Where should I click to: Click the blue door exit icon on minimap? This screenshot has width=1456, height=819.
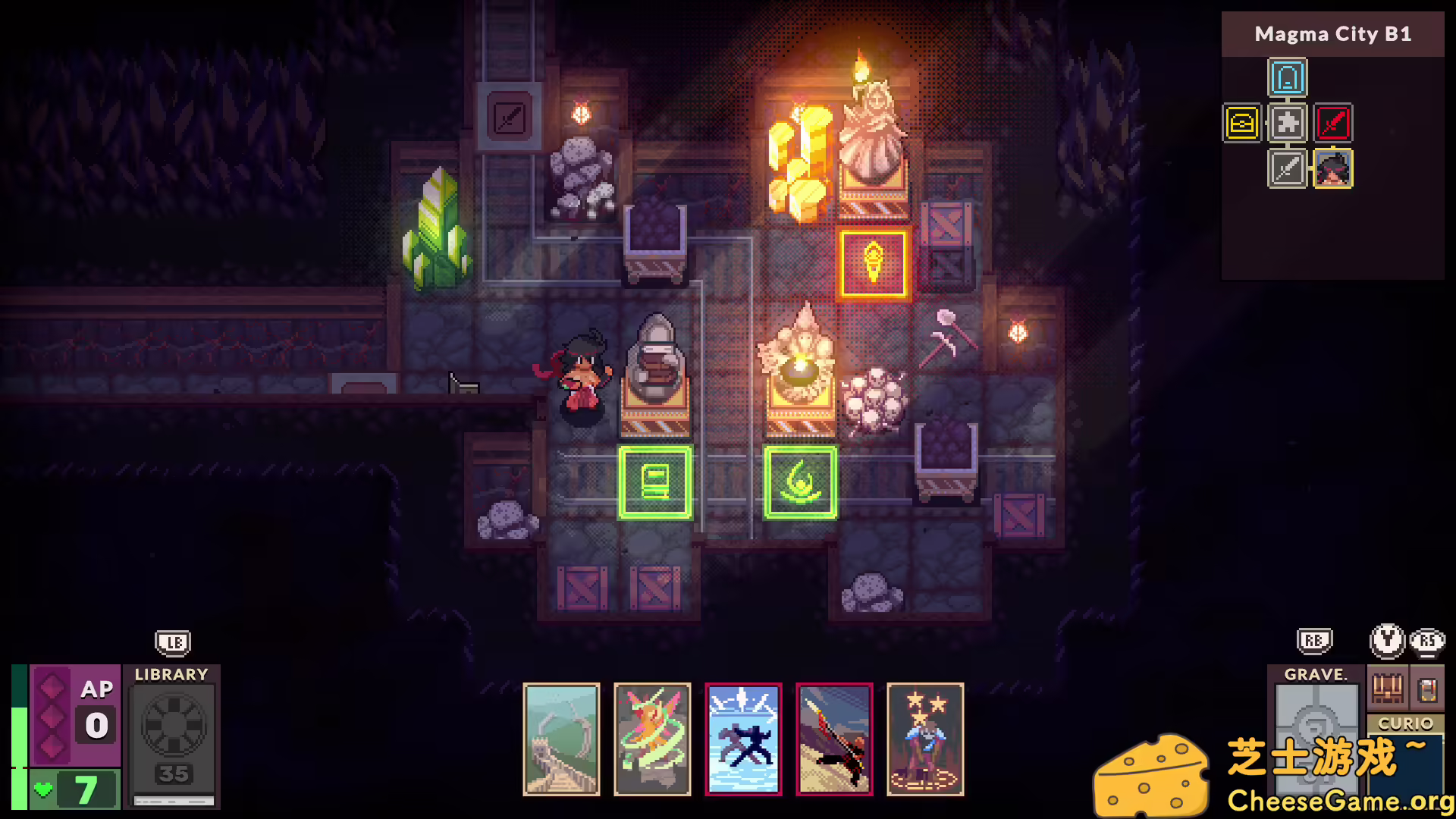tap(1287, 76)
